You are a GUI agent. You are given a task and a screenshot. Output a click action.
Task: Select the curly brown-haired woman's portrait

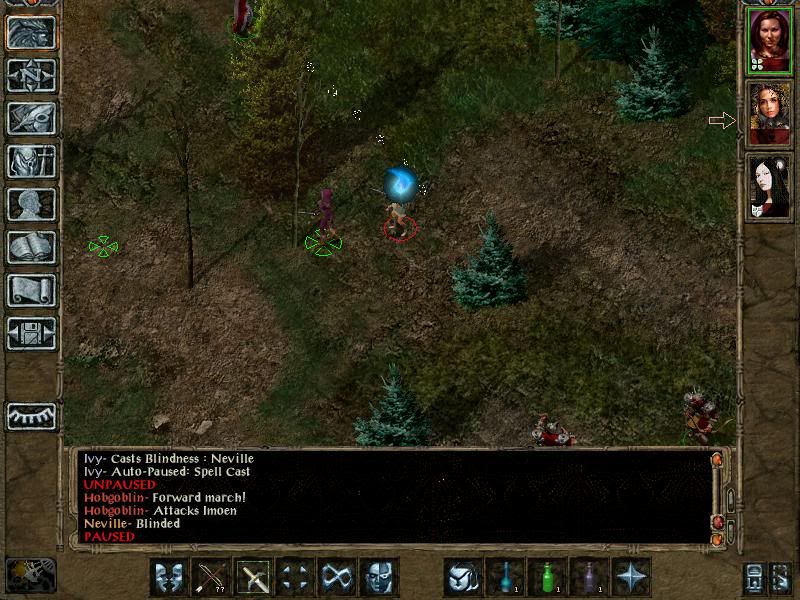tap(769, 113)
